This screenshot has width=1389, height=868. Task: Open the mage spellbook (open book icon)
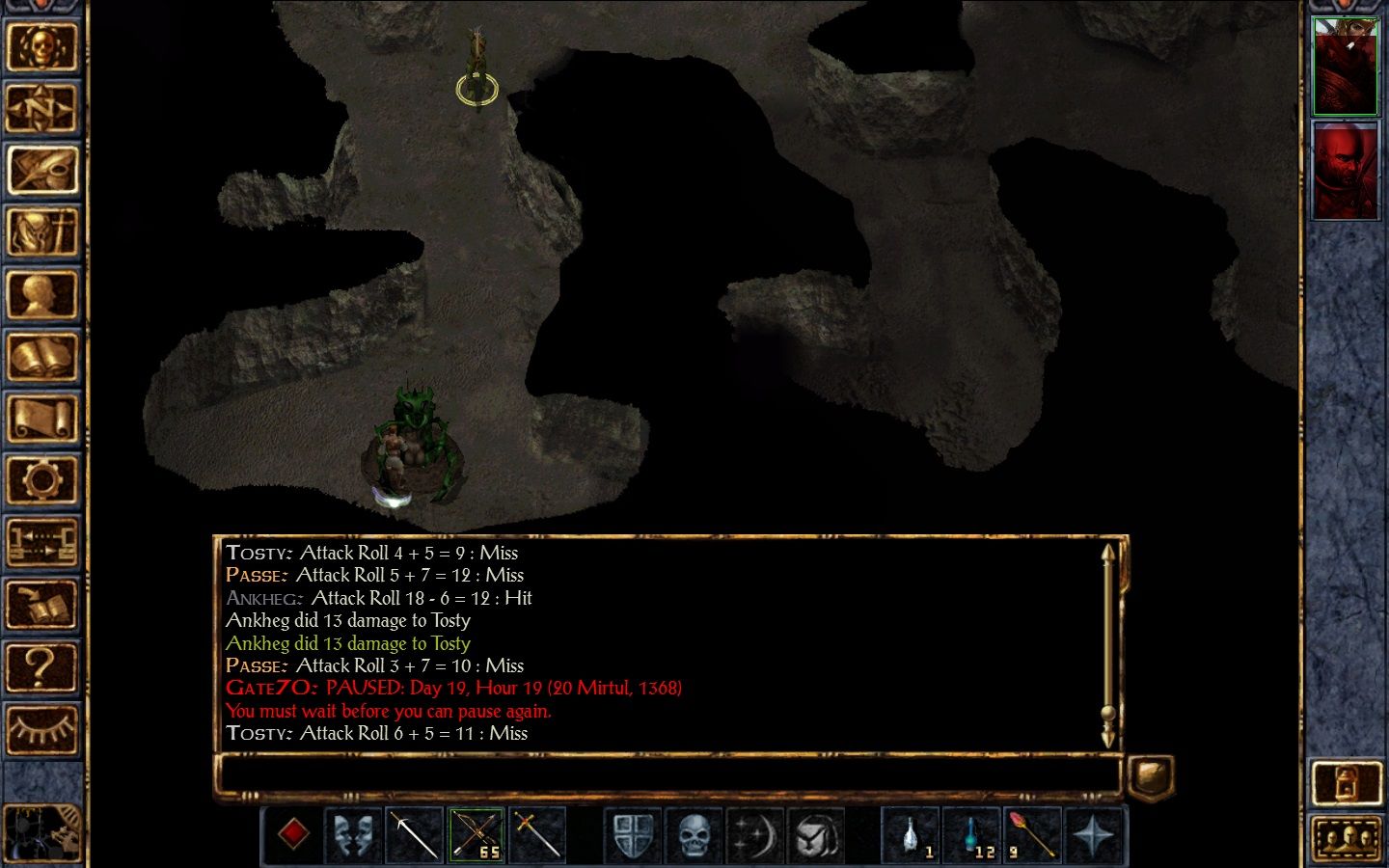pyautogui.click(x=41, y=357)
